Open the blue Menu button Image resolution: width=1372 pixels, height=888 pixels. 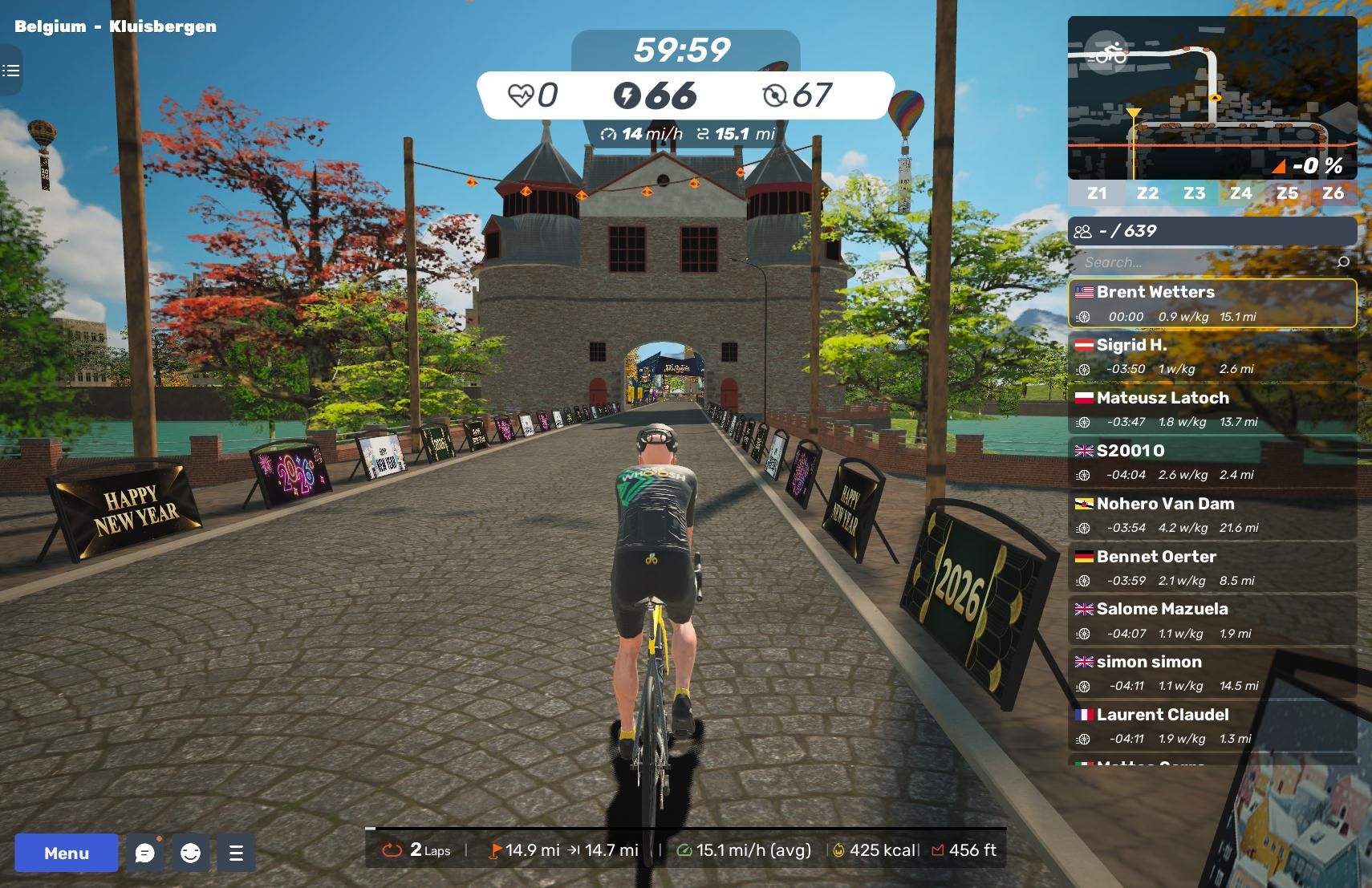pyautogui.click(x=67, y=853)
